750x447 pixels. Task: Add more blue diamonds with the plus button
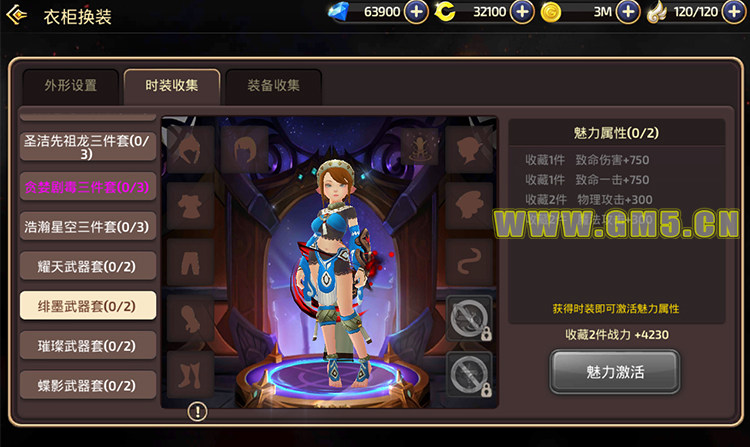point(418,12)
